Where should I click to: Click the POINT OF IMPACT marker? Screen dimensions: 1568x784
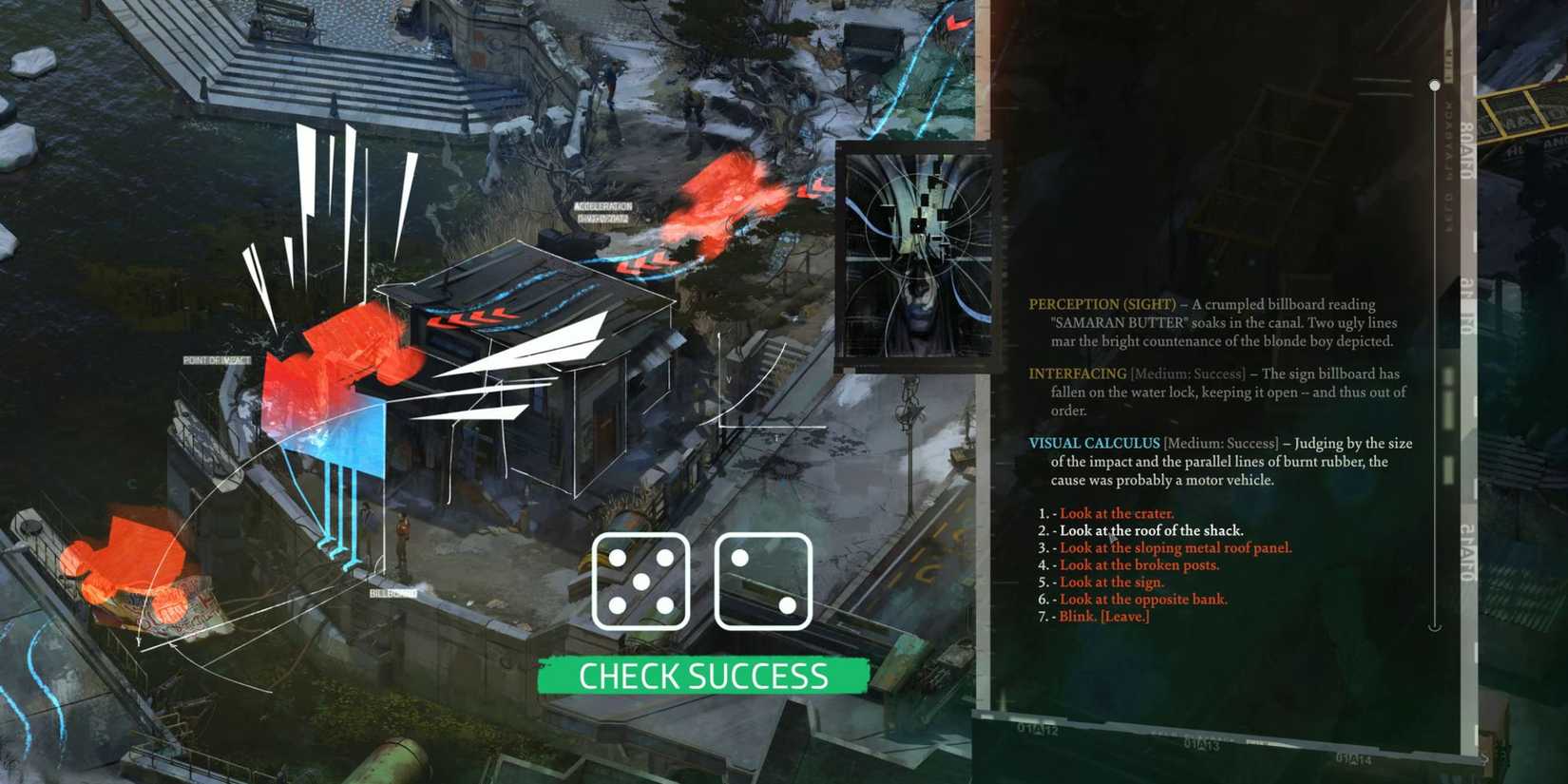[x=217, y=361]
